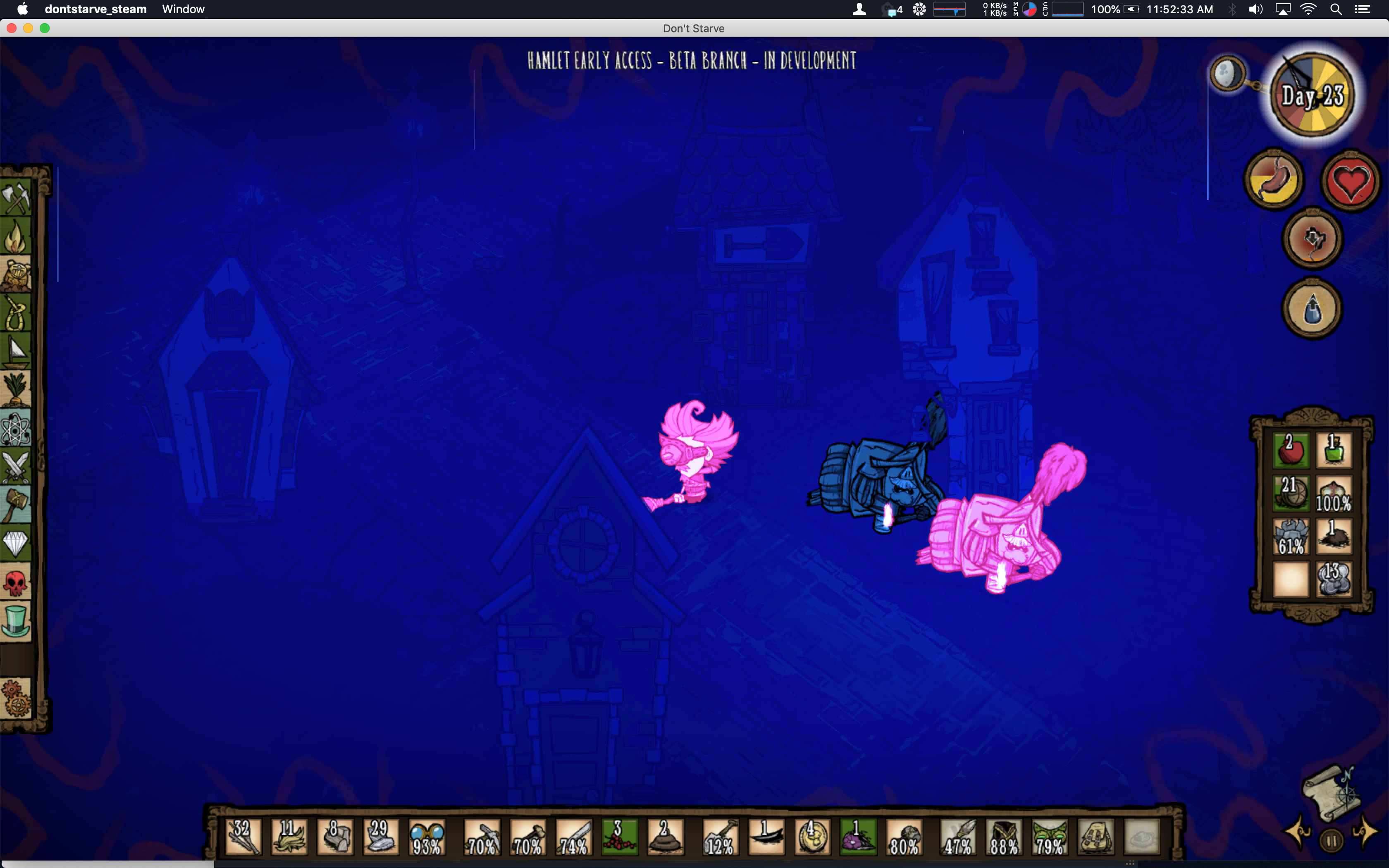Select the machete at 74 percent durability

(x=573, y=837)
